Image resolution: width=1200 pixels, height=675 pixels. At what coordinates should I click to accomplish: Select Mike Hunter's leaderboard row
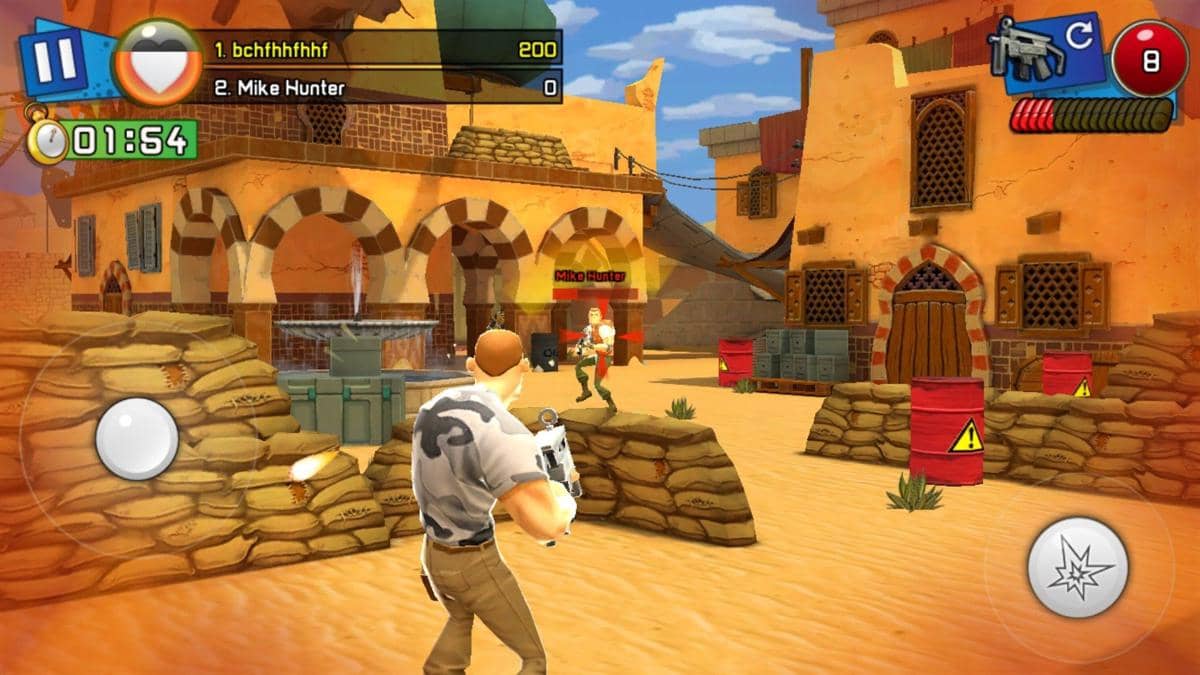(x=383, y=88)
